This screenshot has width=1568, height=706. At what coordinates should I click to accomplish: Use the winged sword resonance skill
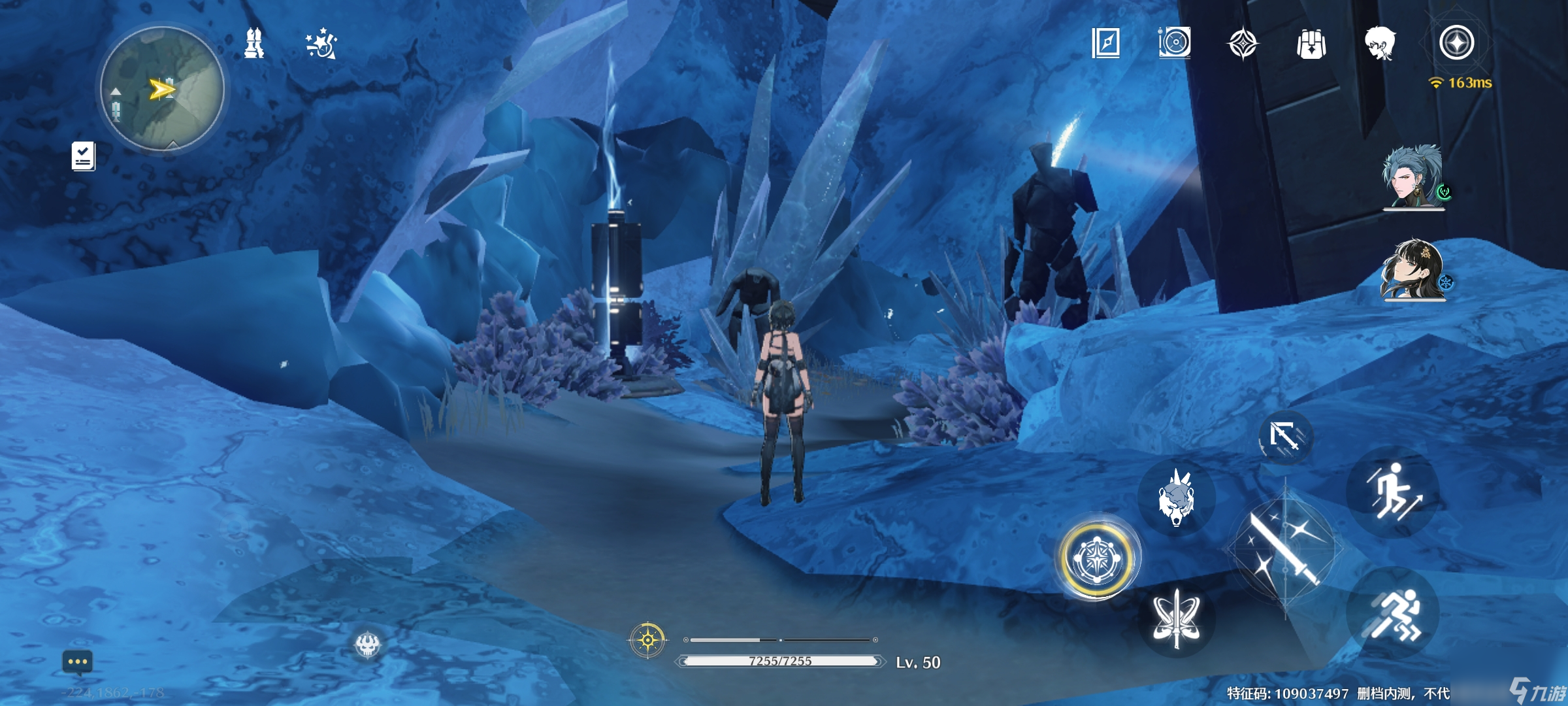(1176, 619)
